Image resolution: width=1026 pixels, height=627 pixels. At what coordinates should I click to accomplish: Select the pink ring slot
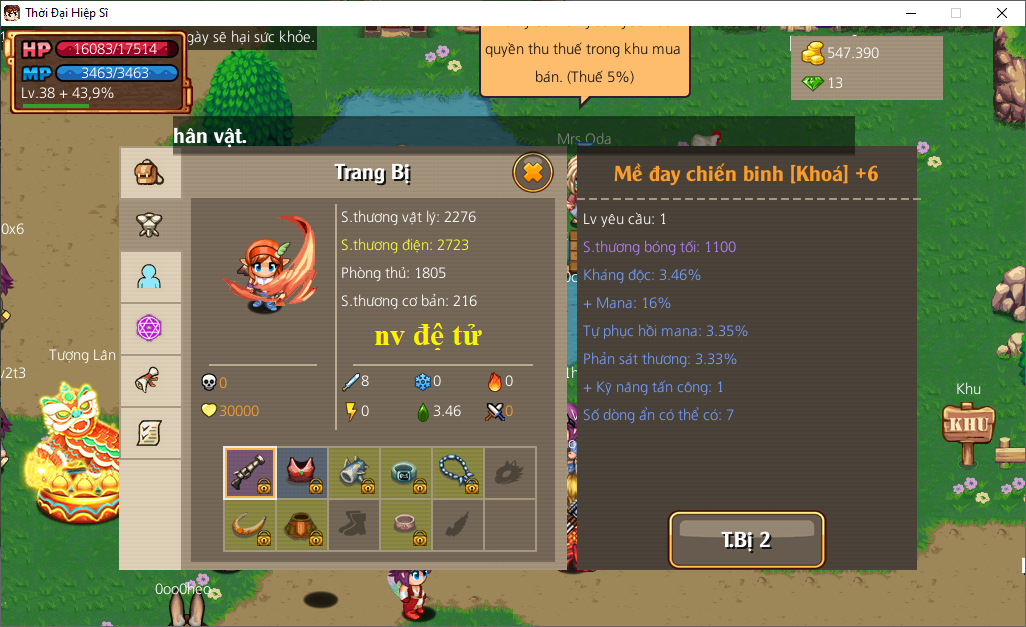coord(406,525)
